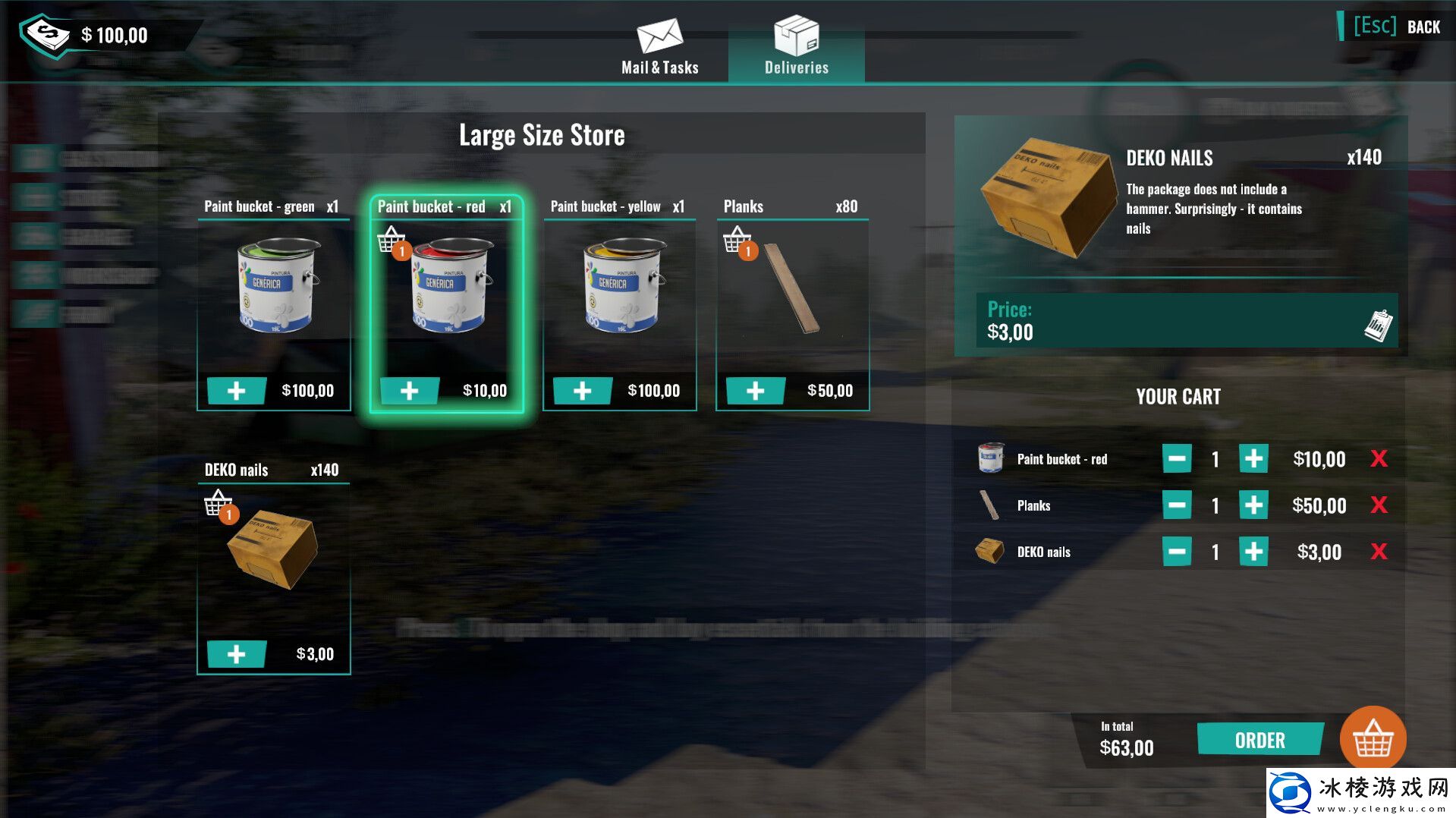Image resolution: width=1456 pixels, height=818 pixels.
Task: Decrease red paint bucket quantity in cart
Action: coord(1177,459)
